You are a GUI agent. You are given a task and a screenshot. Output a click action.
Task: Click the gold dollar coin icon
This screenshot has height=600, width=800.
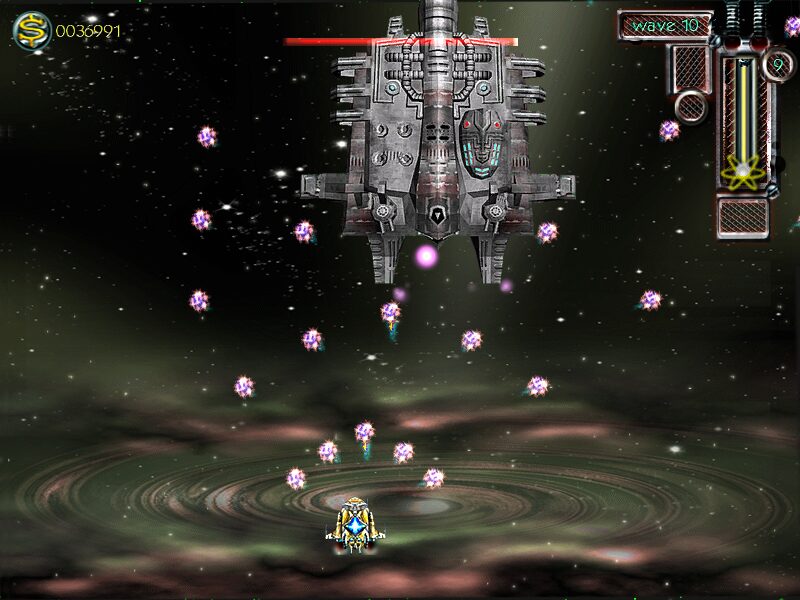[31, 30]
